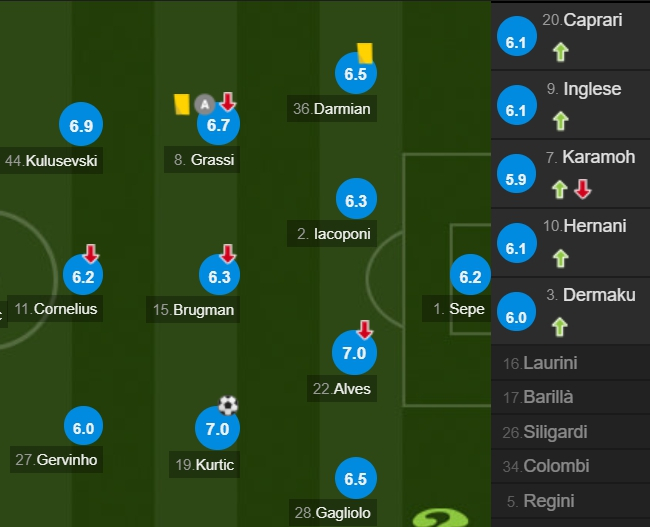650x527 pixels.
Task: Open Hernani's substitute entry
Action: [570, 240]
